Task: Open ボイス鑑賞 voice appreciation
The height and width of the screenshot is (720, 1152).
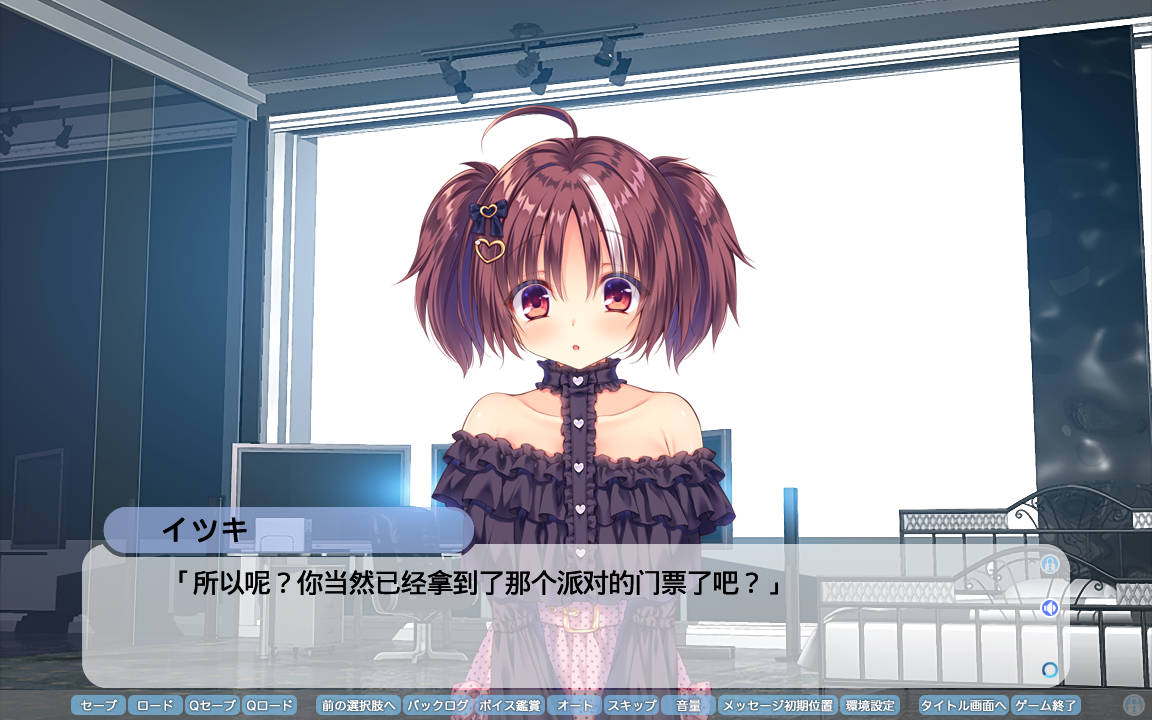Action: (510, 705)
